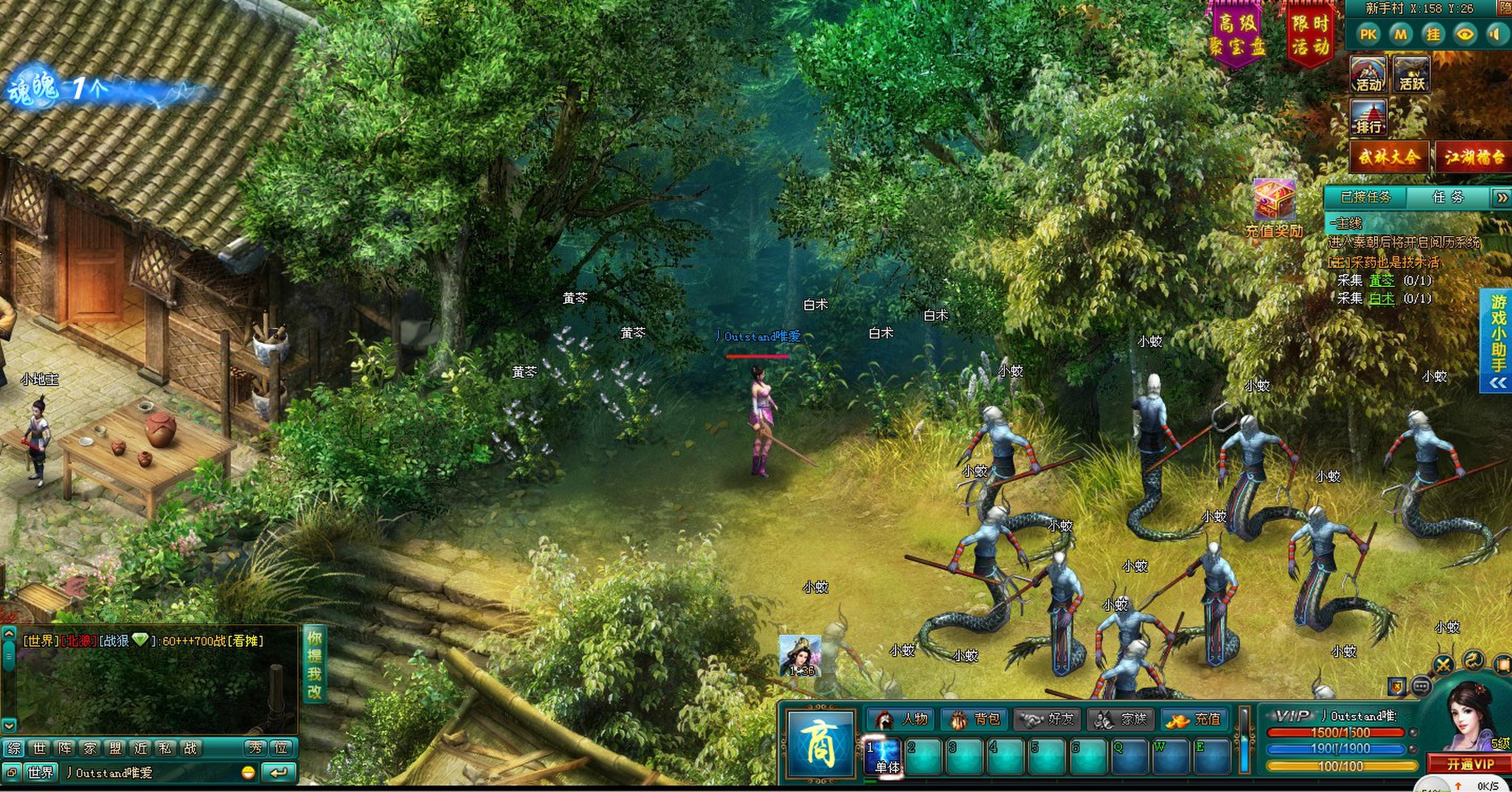
Task: Select the 世 world chat channel tab
Action: pos(40,748)
